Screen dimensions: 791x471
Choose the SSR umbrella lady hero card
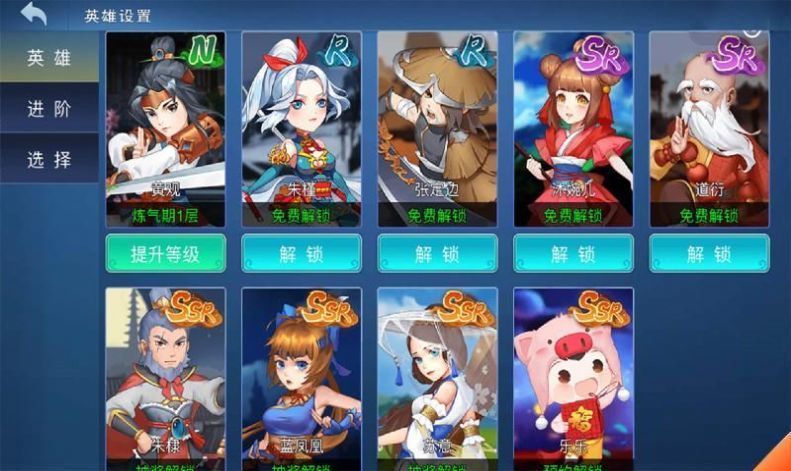(437, 375)
